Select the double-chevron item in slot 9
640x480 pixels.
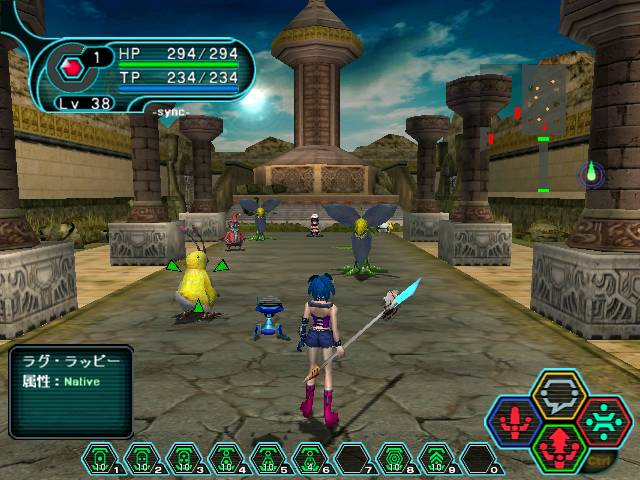436,459
